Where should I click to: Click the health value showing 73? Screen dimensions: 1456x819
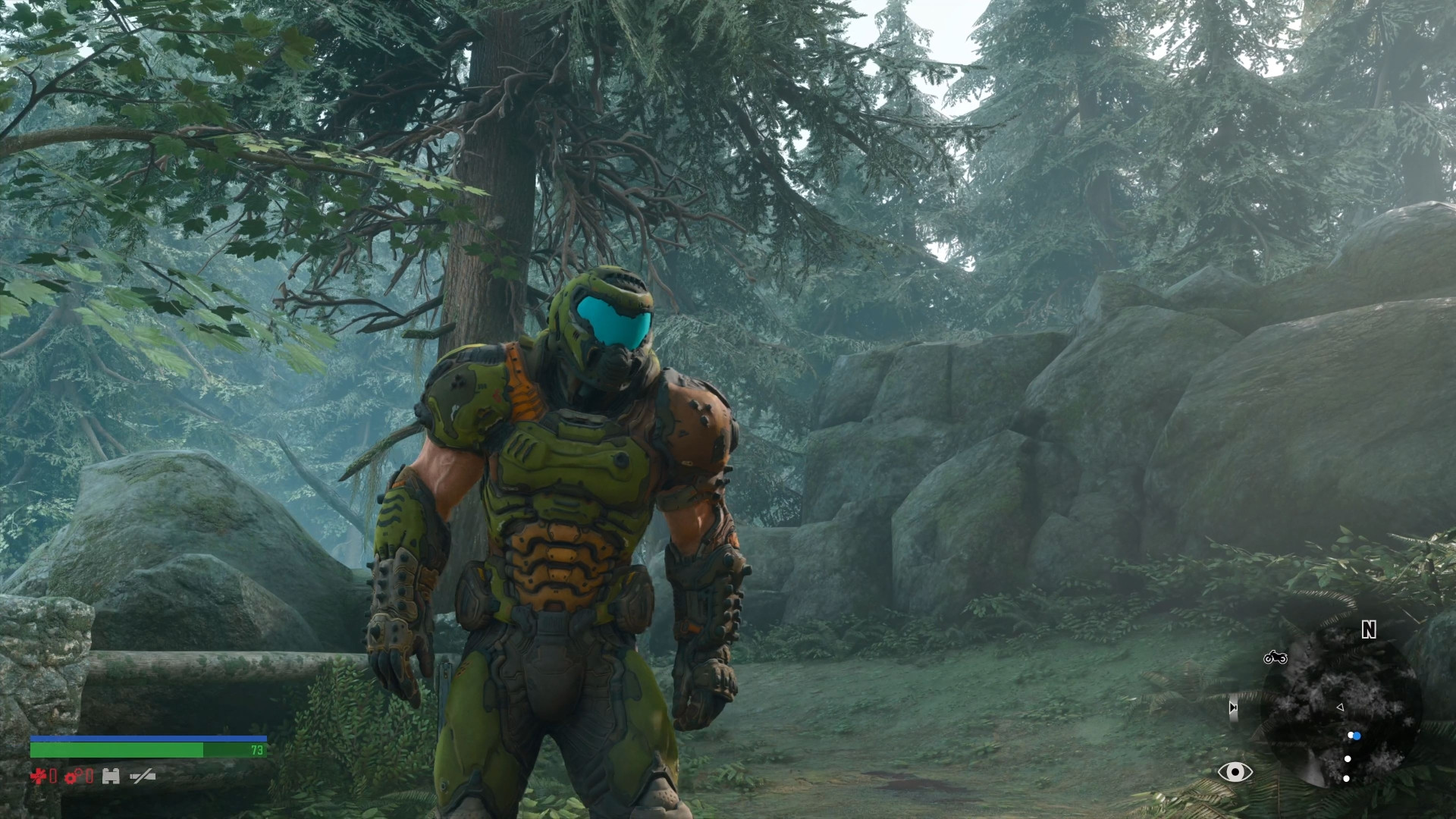coord(258,750)
